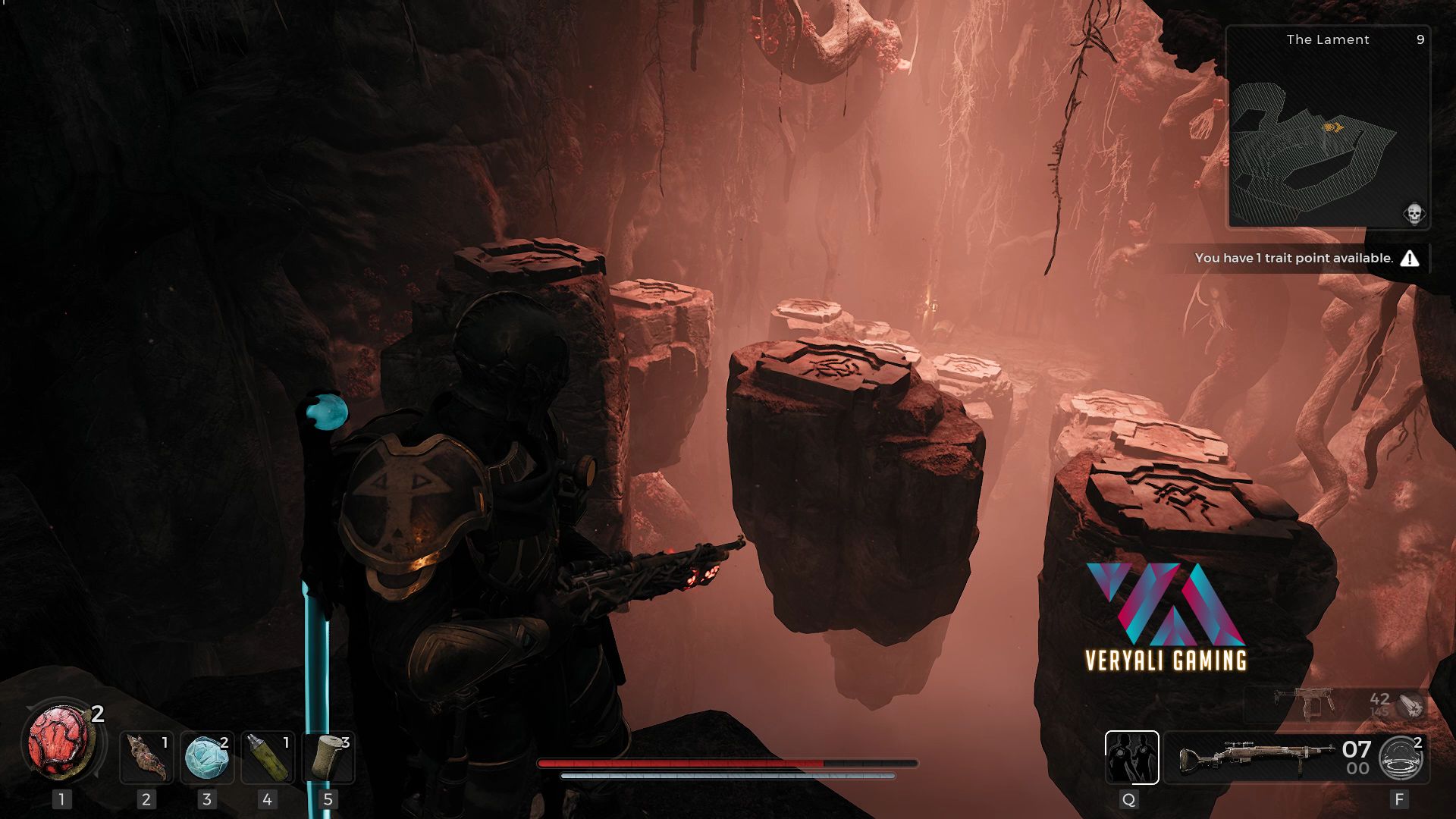
Task: Click the skull icon on the minimap
Action: tap(1414, 213)
